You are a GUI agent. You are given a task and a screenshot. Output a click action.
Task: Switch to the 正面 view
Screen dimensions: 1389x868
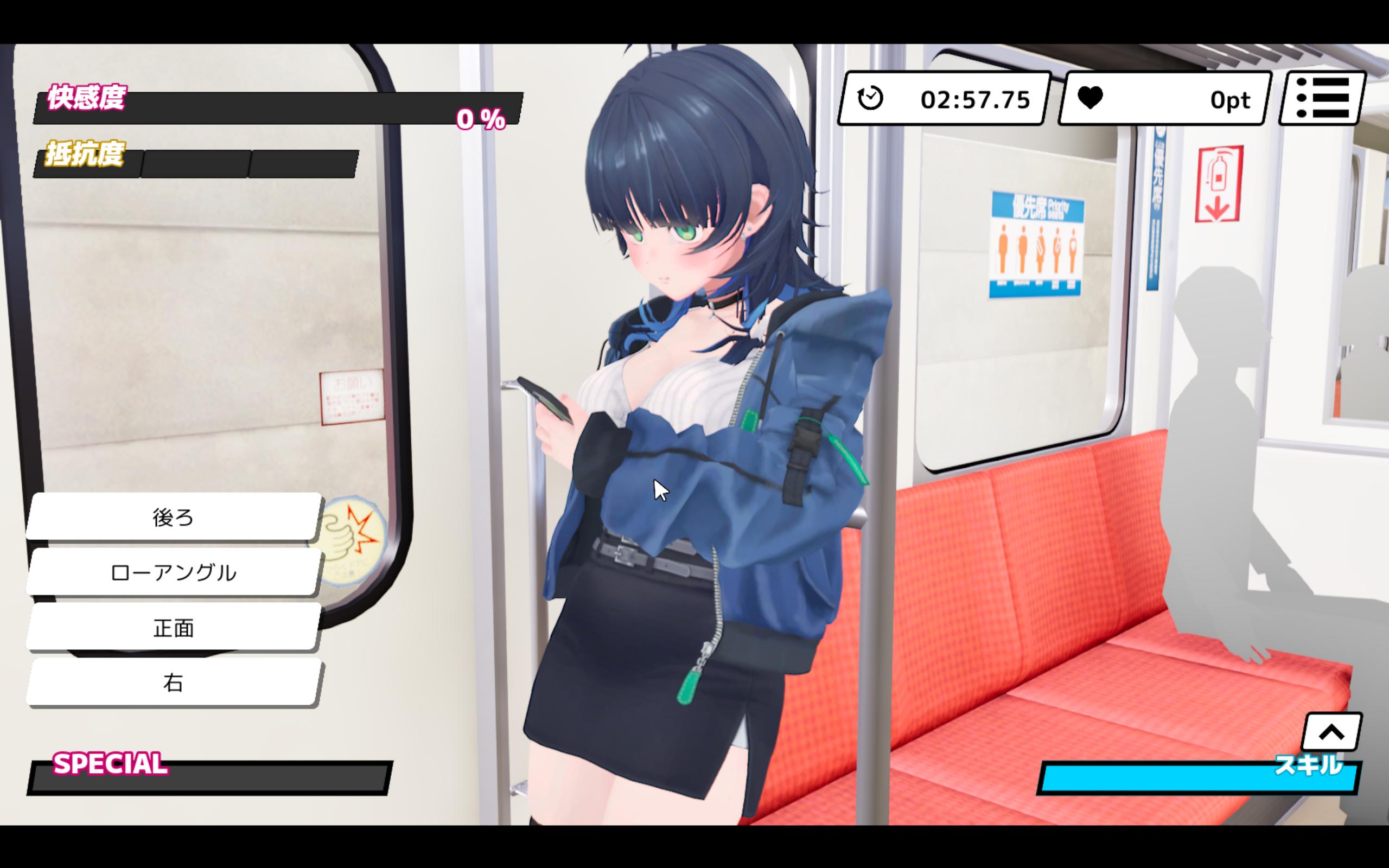pos(173,628)
